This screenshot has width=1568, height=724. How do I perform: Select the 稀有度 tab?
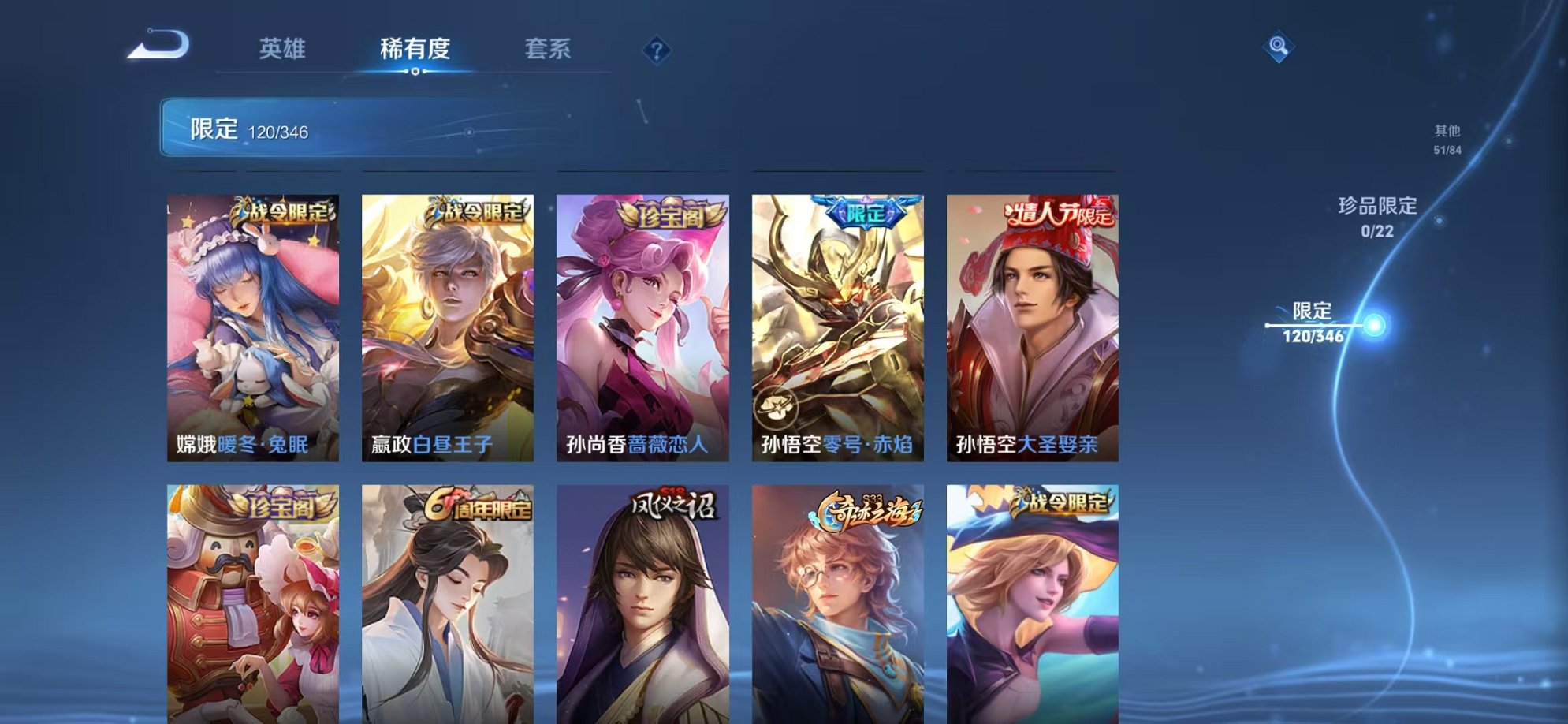point(415,49)
